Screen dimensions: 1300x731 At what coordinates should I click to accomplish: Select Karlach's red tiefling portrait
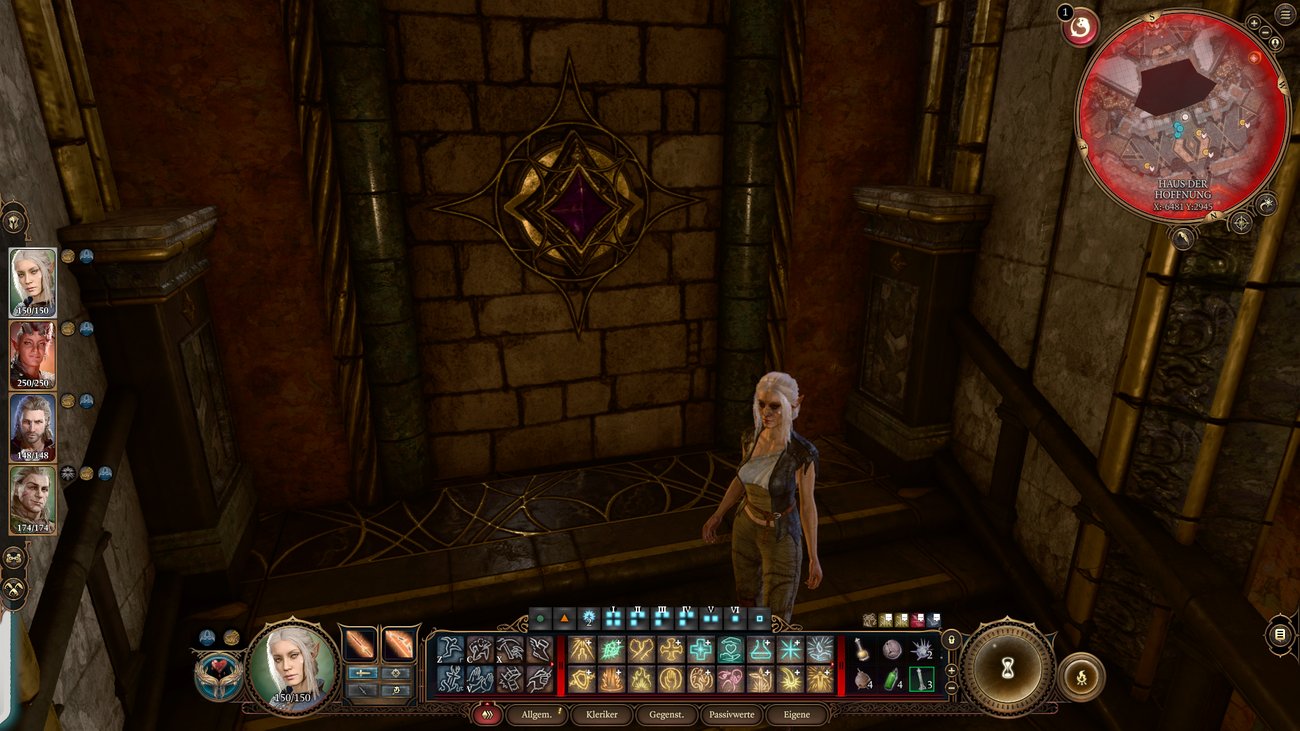[33, 355]
